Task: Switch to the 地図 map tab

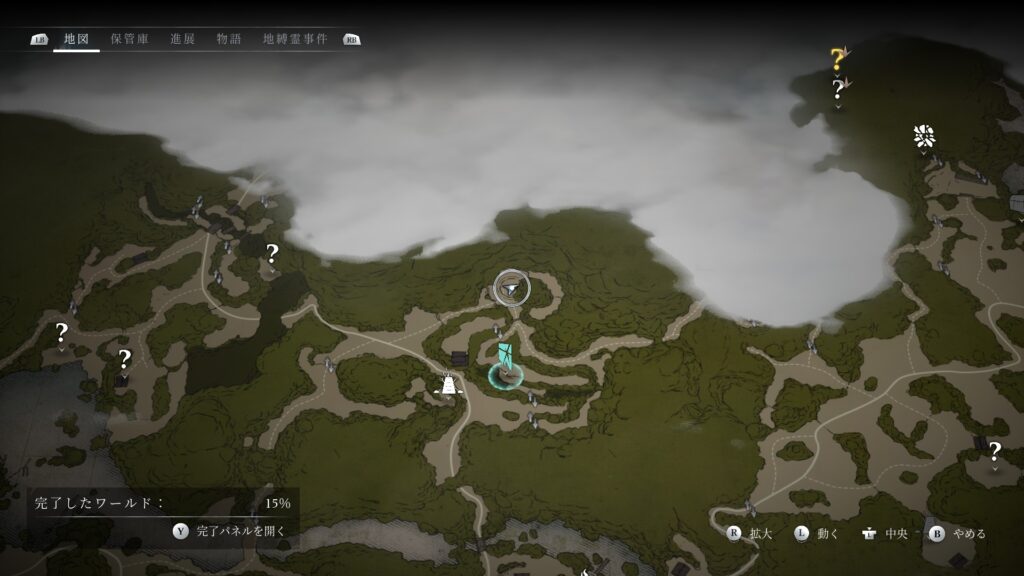Action: click(x=76, y=39)
